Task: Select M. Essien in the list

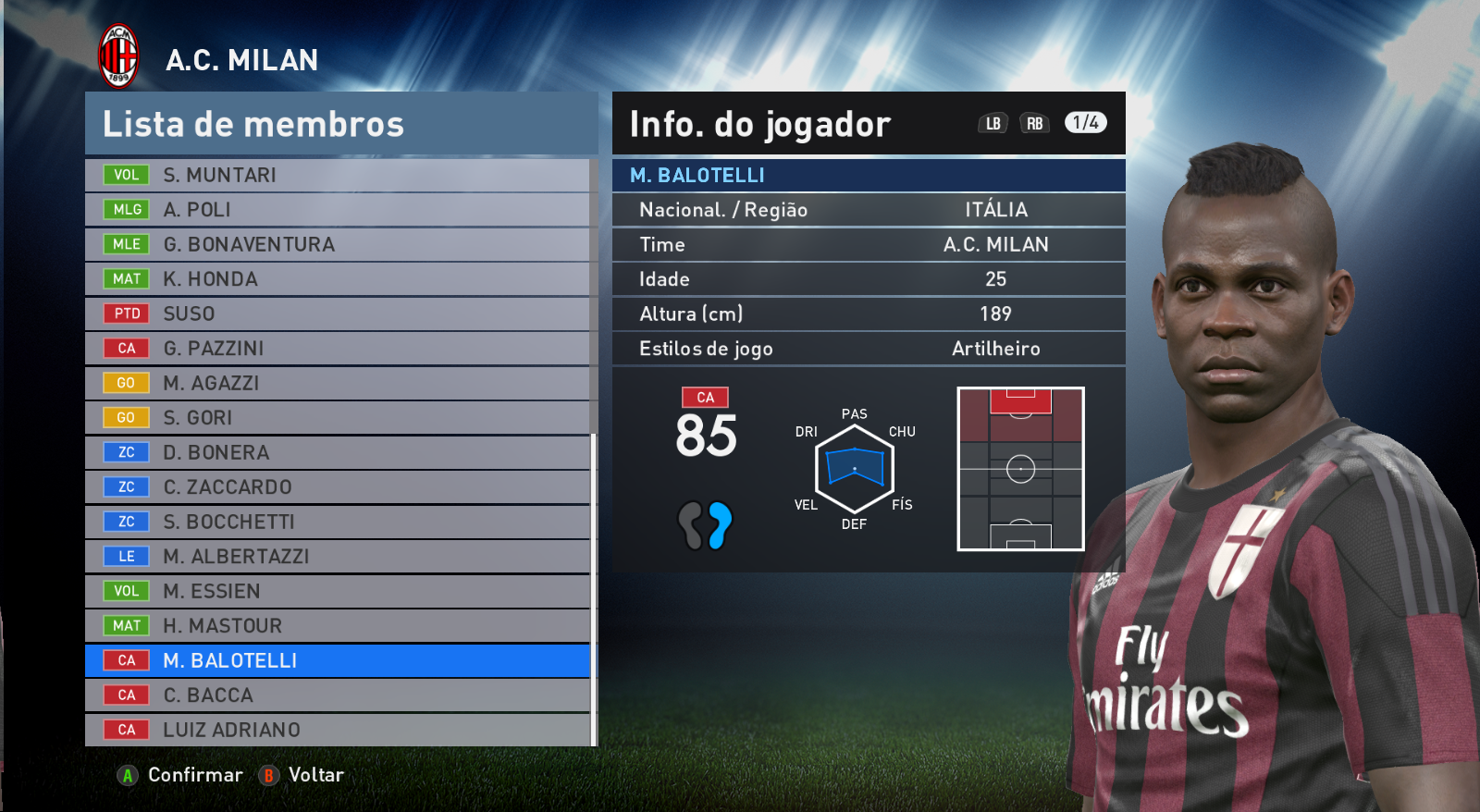Action: pos(338,591)
